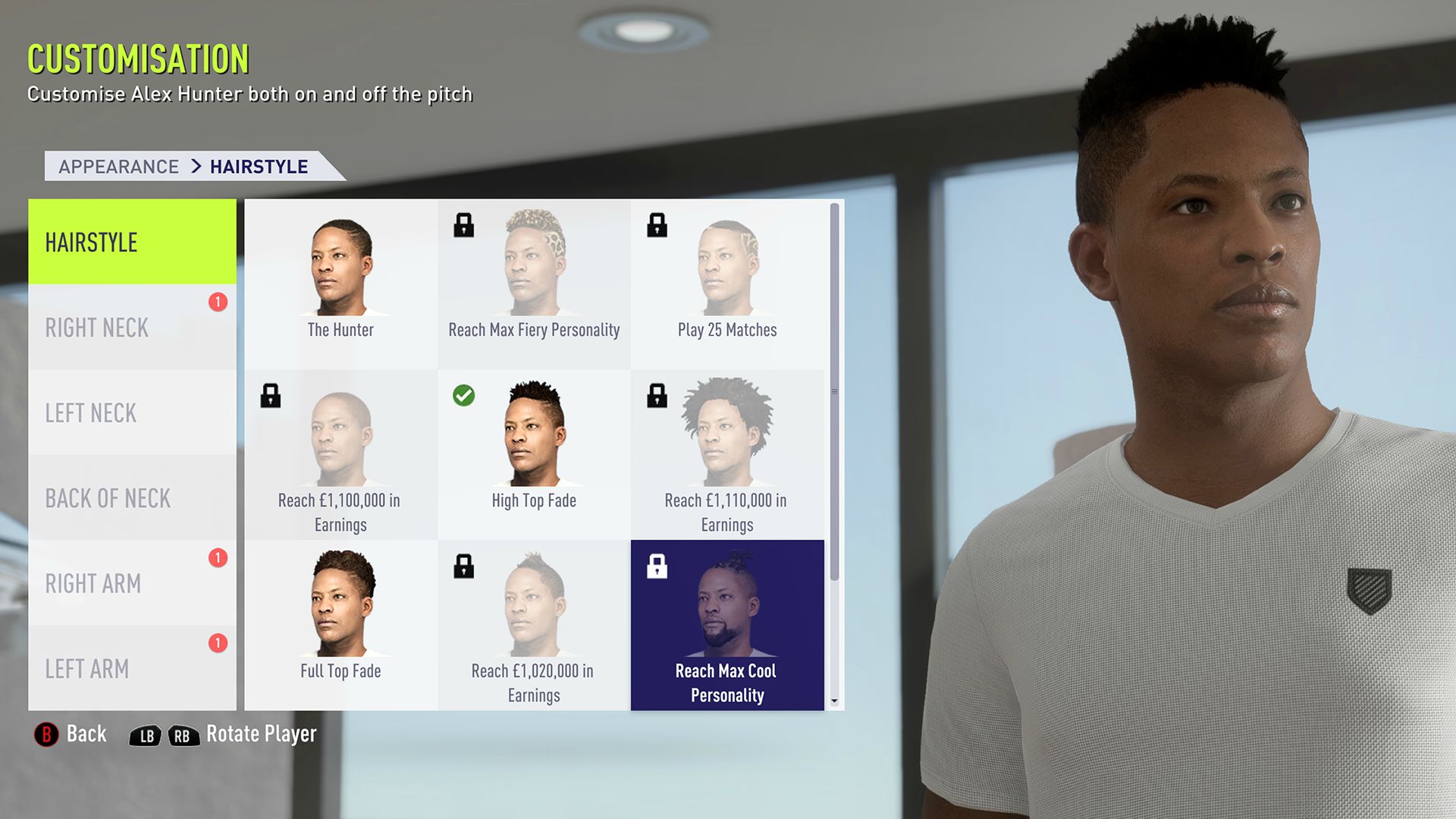Click the red notification badge on RIGHT ARM

218,557
